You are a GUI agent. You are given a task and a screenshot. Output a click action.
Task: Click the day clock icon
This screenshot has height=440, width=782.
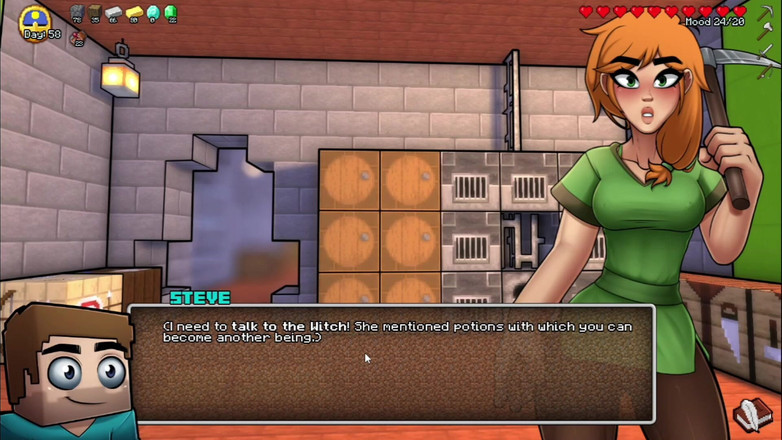point(36,20)
